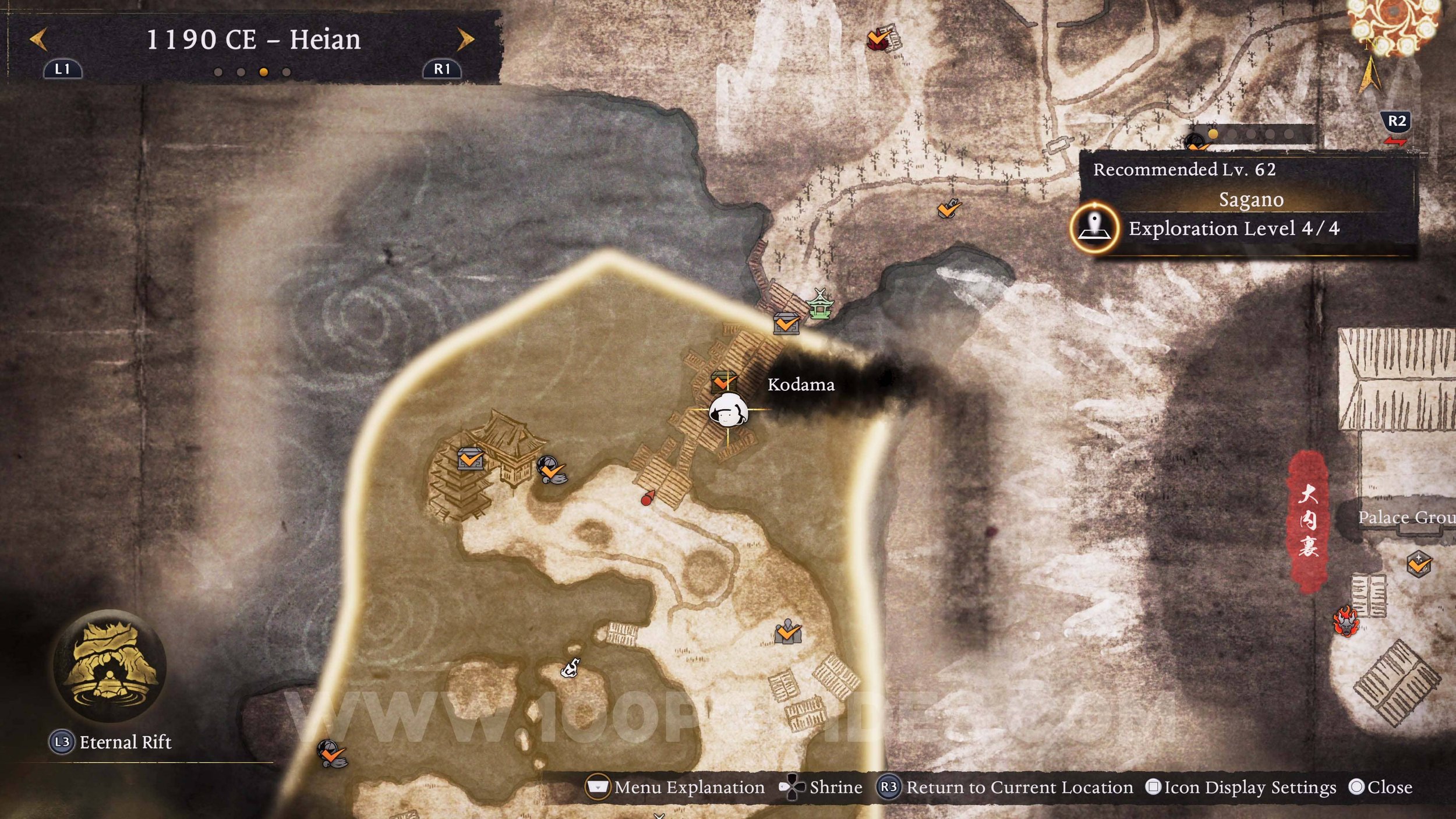The width and height of the screenshot is (1456, 819).
Task: Select the red demon mask marker
Action: [x=1345, y=622]
